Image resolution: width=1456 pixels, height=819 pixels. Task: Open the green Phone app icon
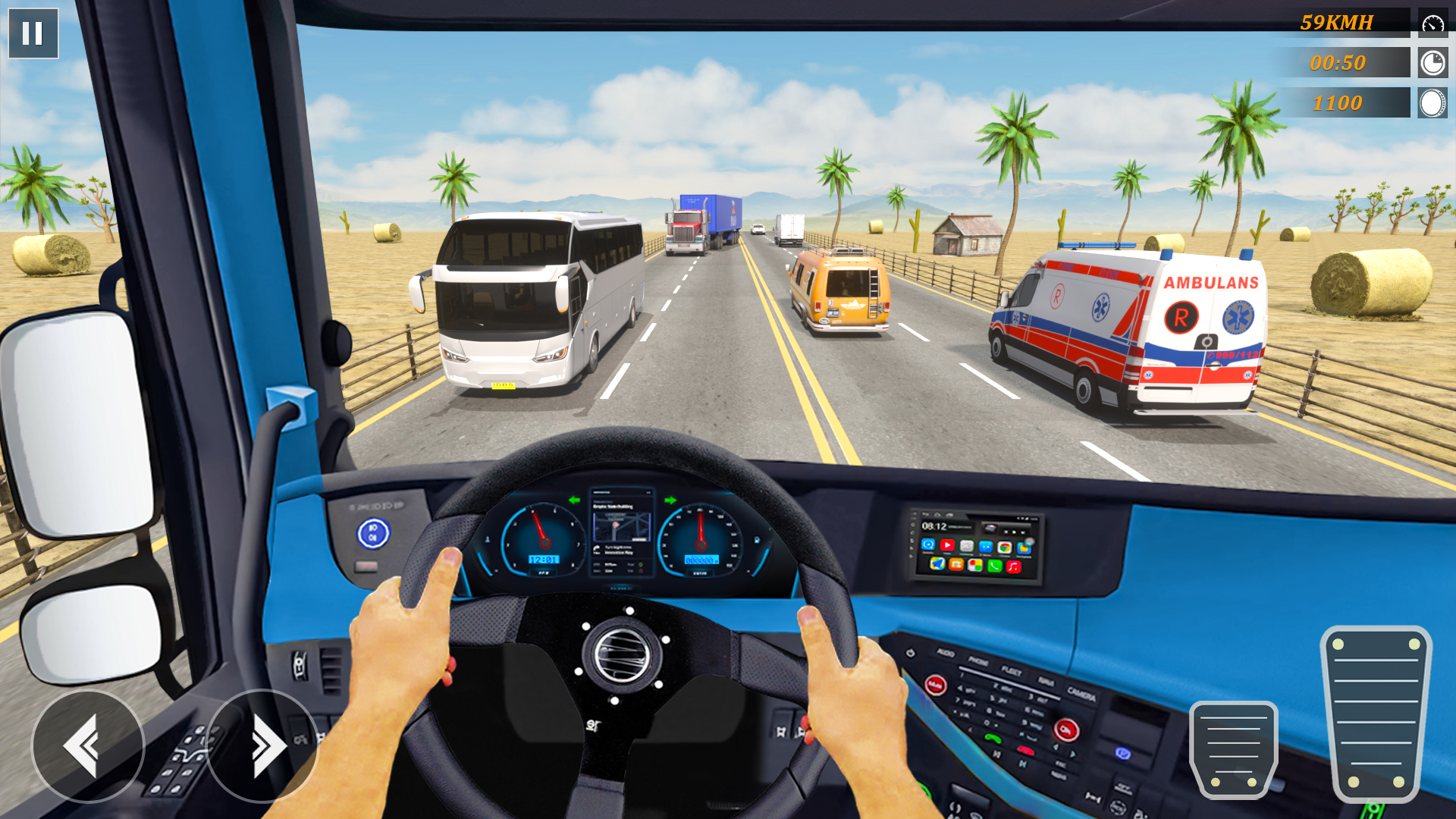pos(995,566)
